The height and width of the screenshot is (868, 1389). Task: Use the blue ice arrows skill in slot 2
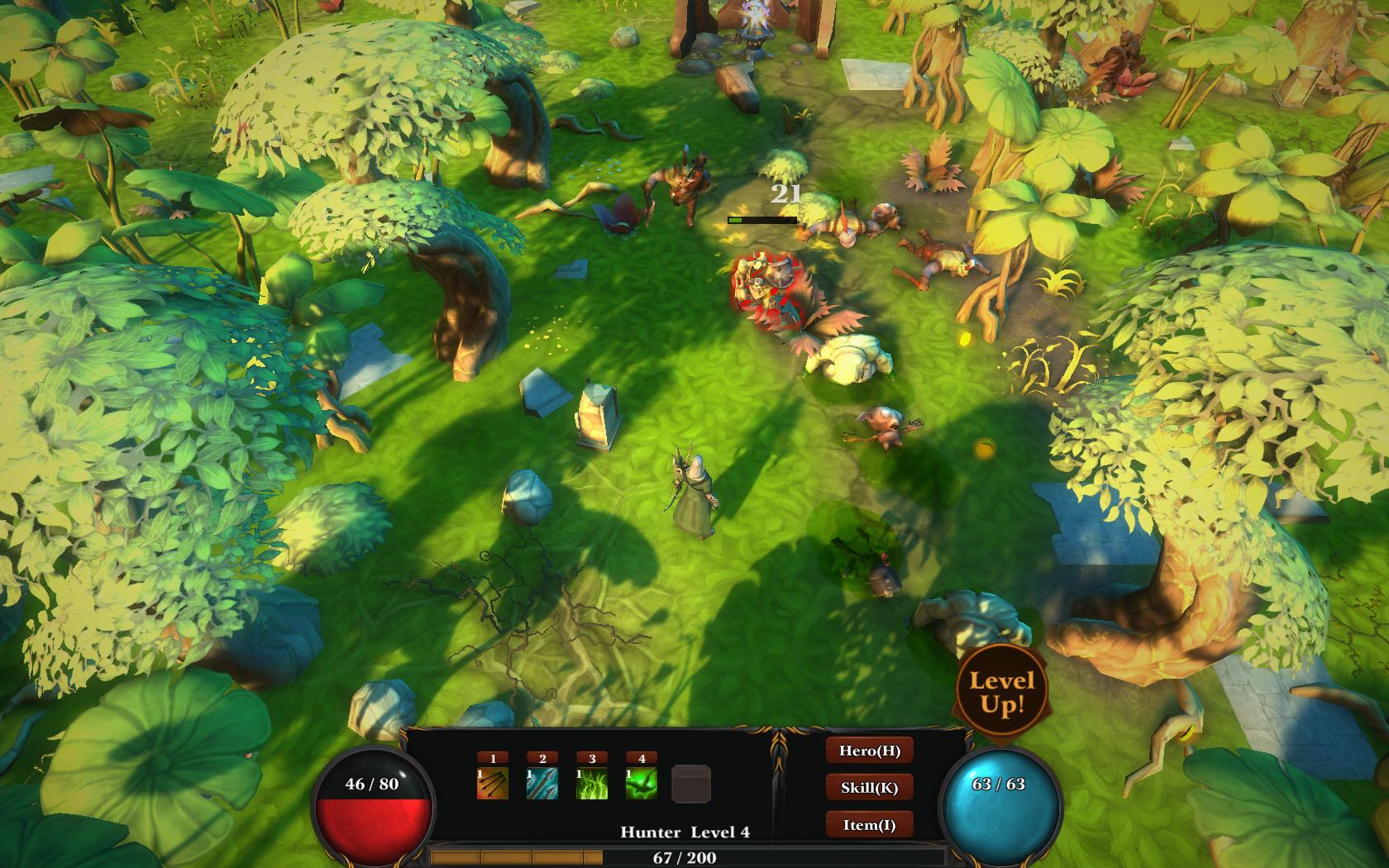(542, 784)
